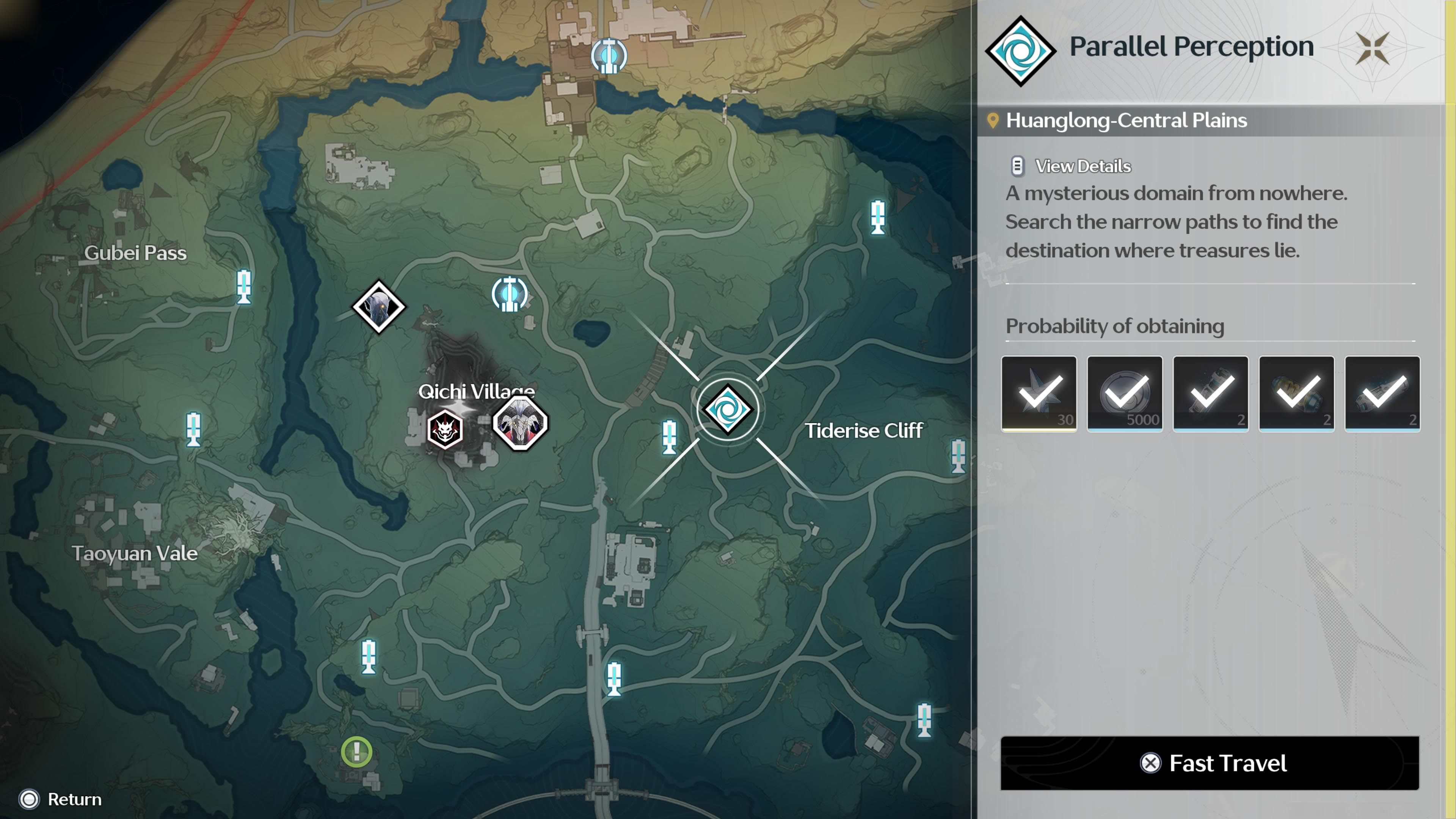Click the horned boss marker by Qichi Village
The height and width of the screenshot is (819, 1456).
point(520,424)
